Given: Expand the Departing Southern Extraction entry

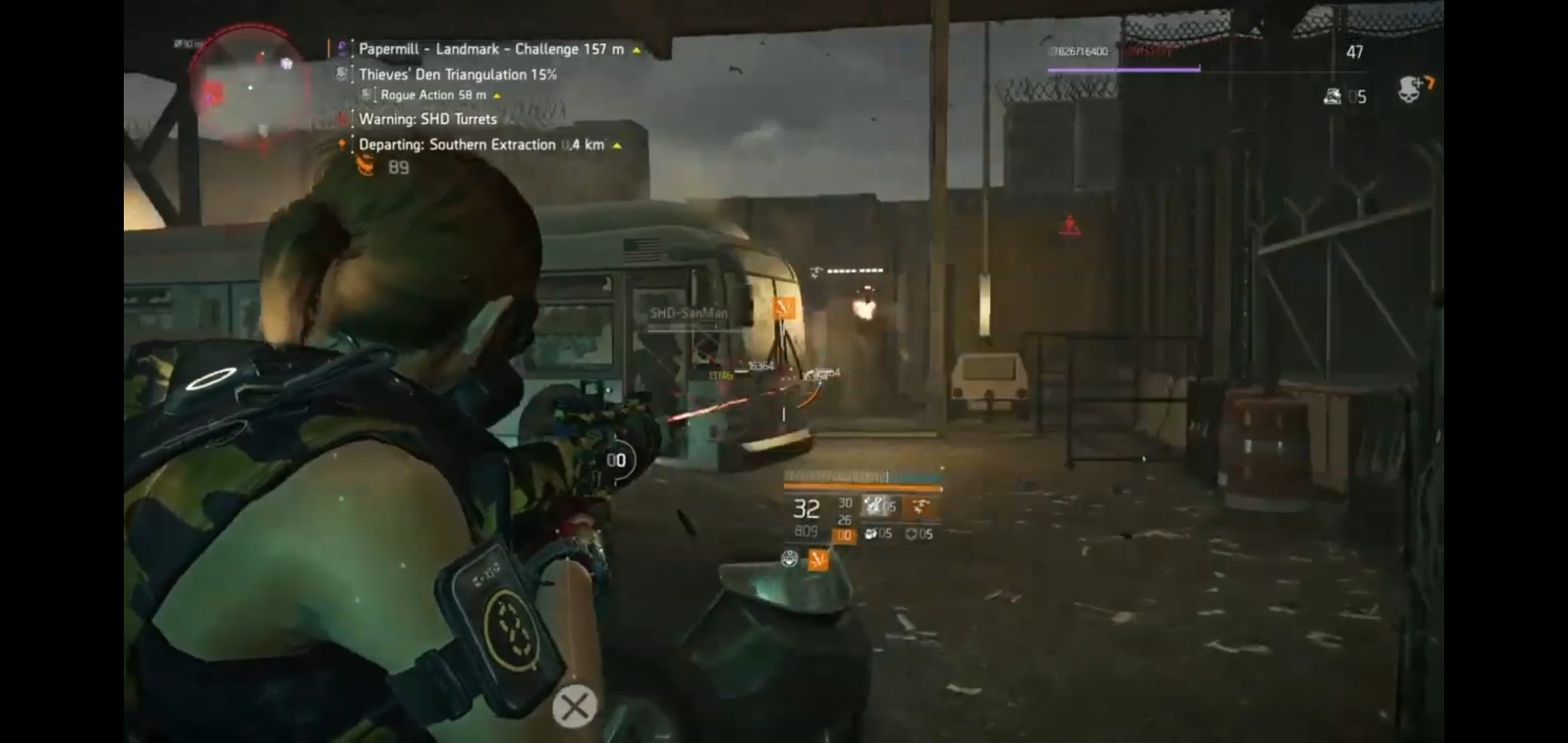Looking at the screenshot, I should [618, 144].
